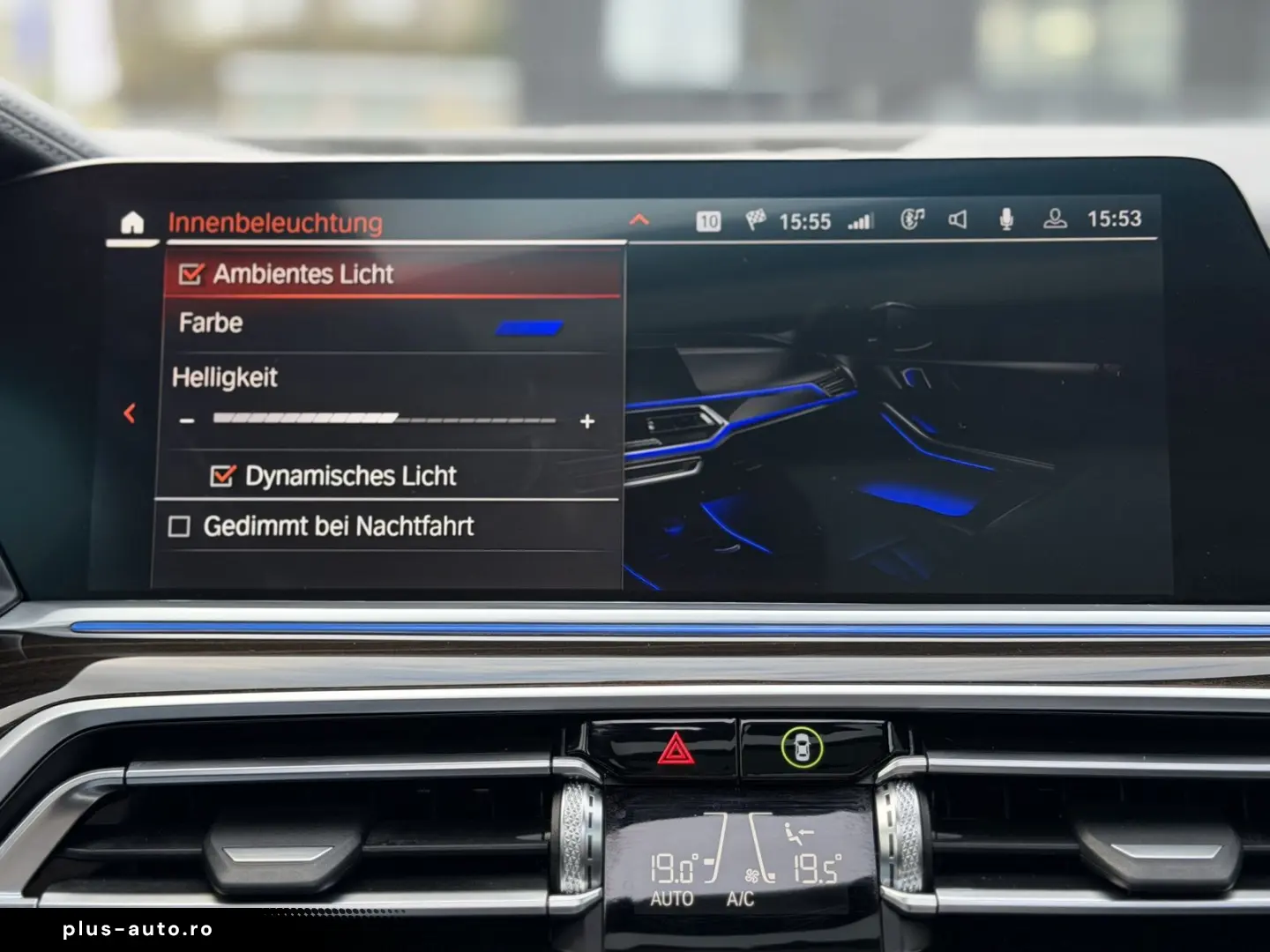Viewport: 1270px width, 952px height.
Task: Set the Helligkeit brightness slider bar
Action: click(x=385, y=420)
